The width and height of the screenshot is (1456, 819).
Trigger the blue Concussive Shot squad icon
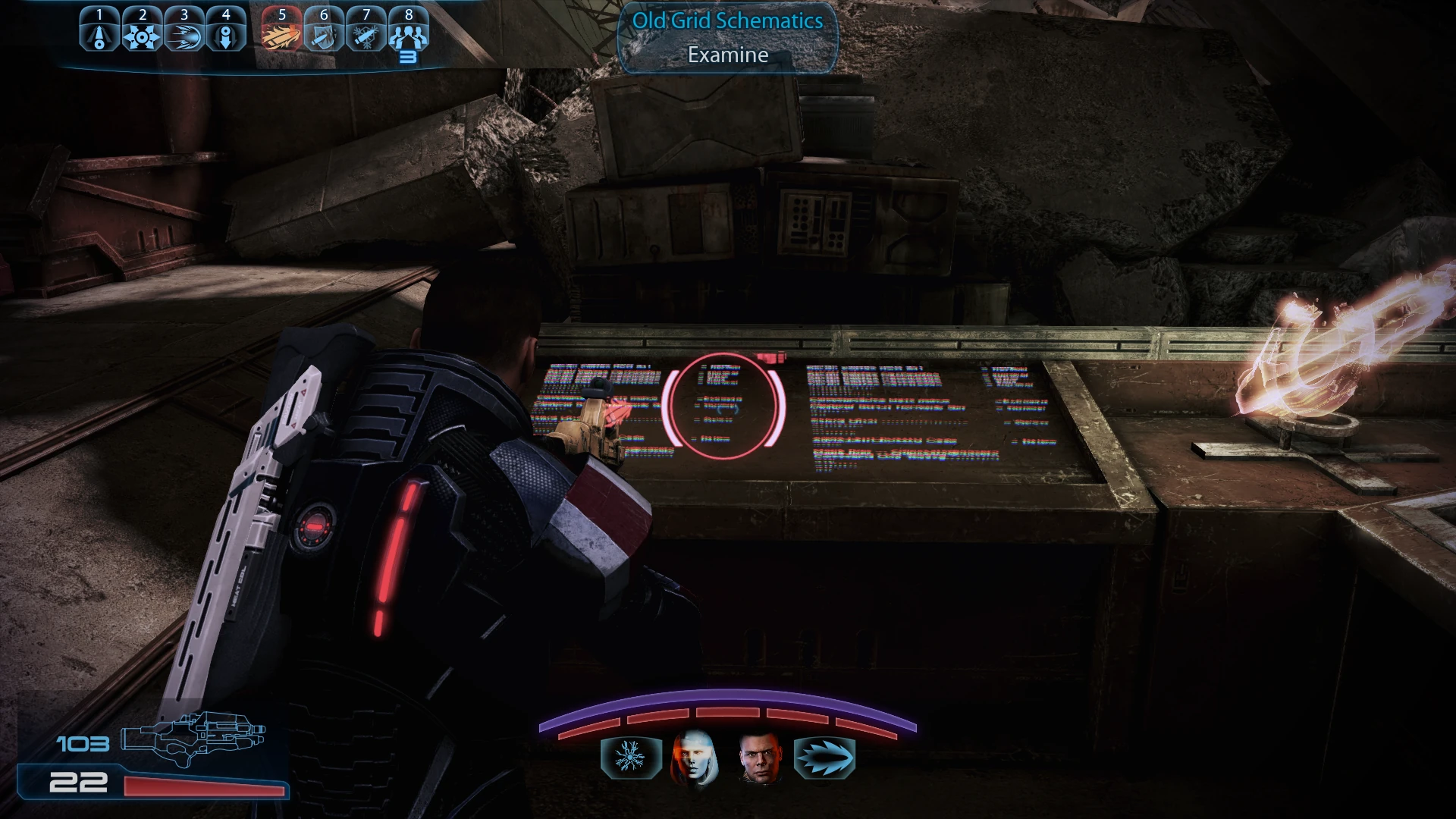(x=824, y=757)
